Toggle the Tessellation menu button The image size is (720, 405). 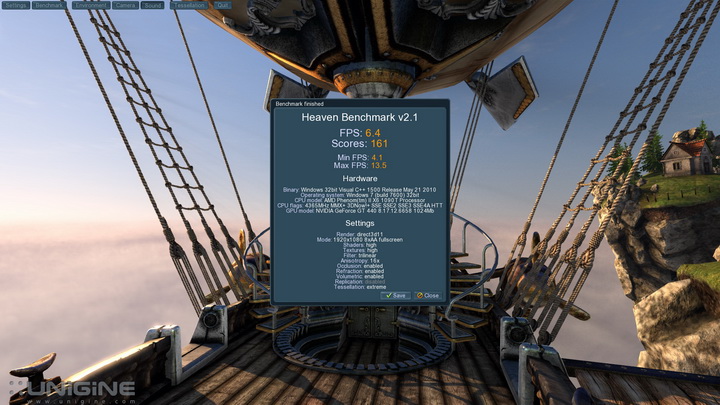tap(189, 5)
